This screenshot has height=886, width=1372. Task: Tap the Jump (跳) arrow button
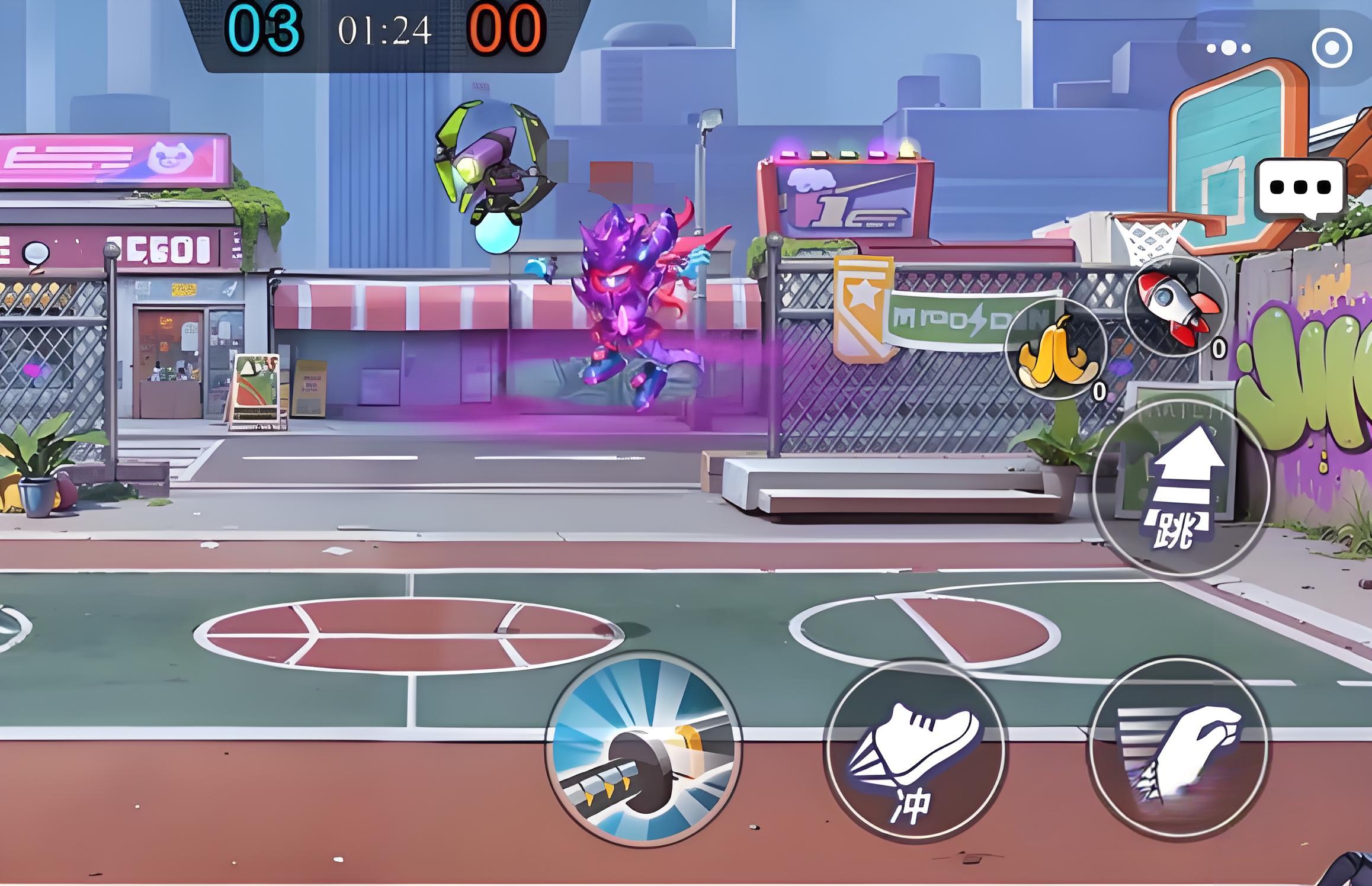click(x=1180, y=487)
